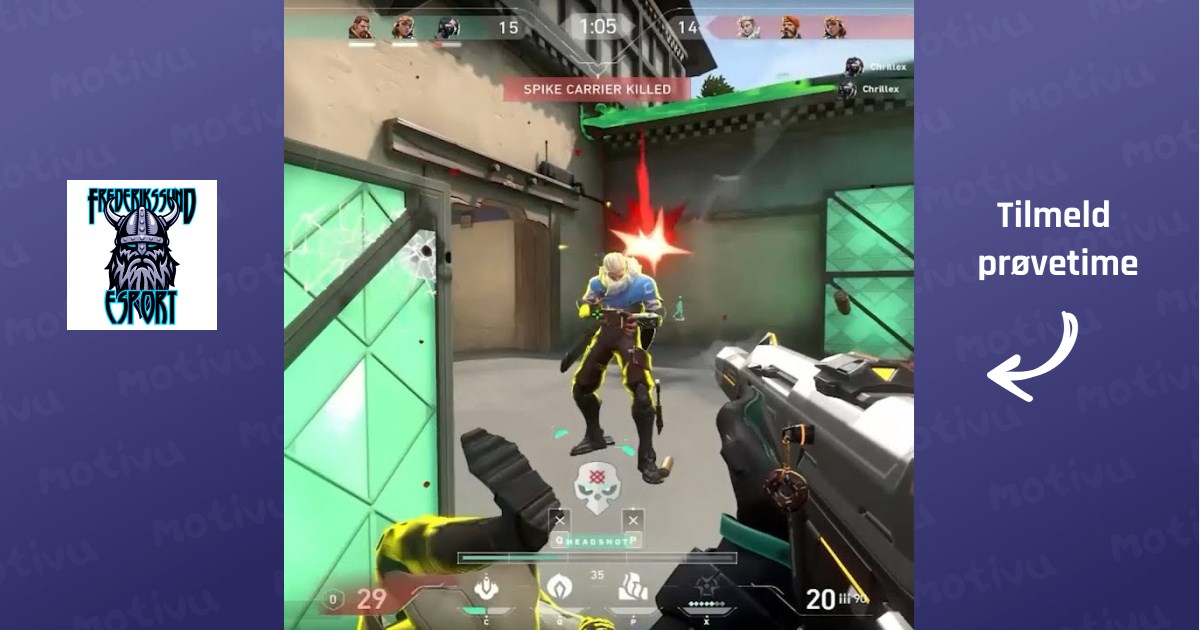Select the masked agent portrait on the green team
The image size is (1200, 630).
click(447, 27)
